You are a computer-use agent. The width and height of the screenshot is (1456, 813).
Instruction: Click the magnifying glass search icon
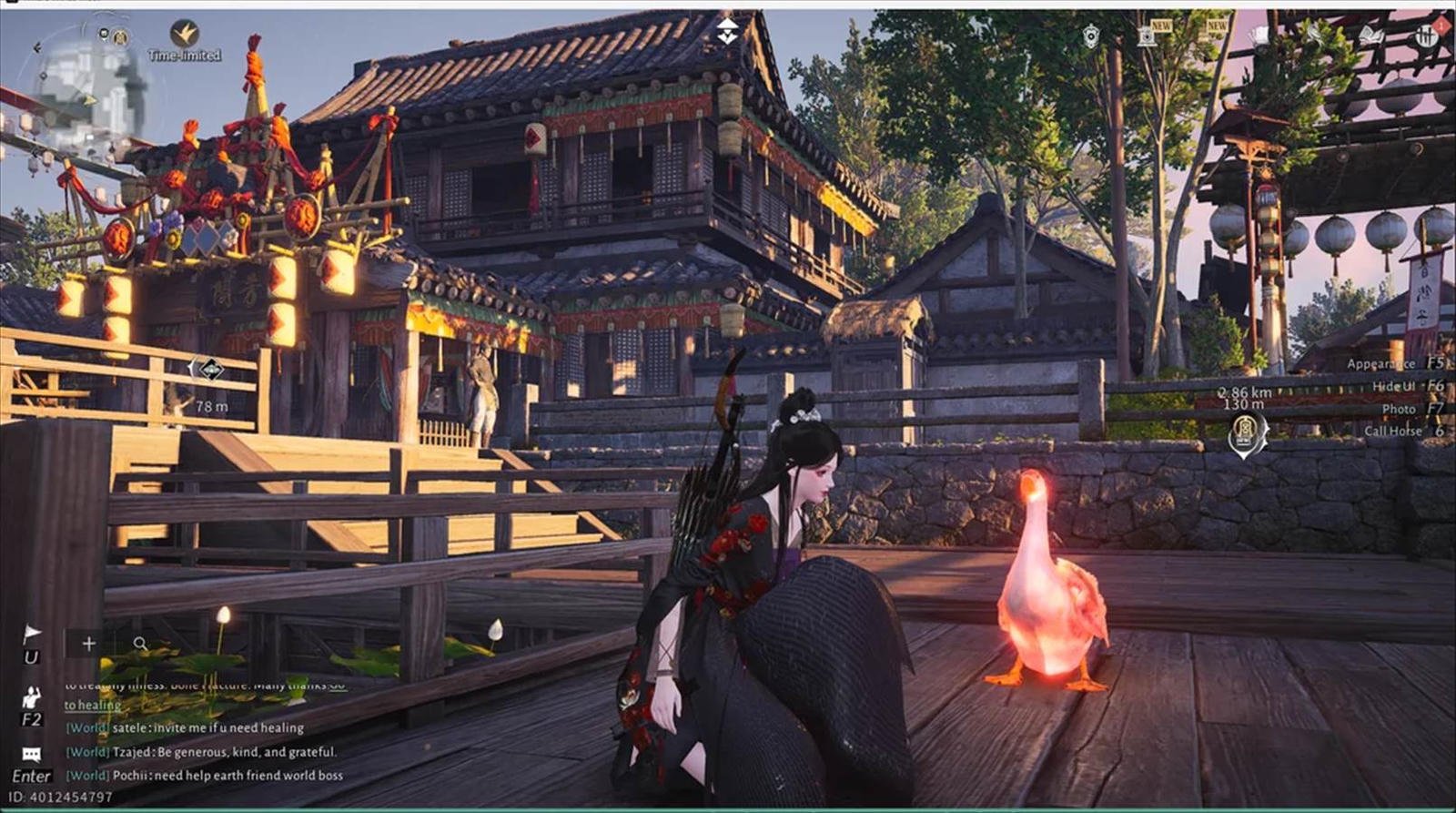click(x=140, y=644)
